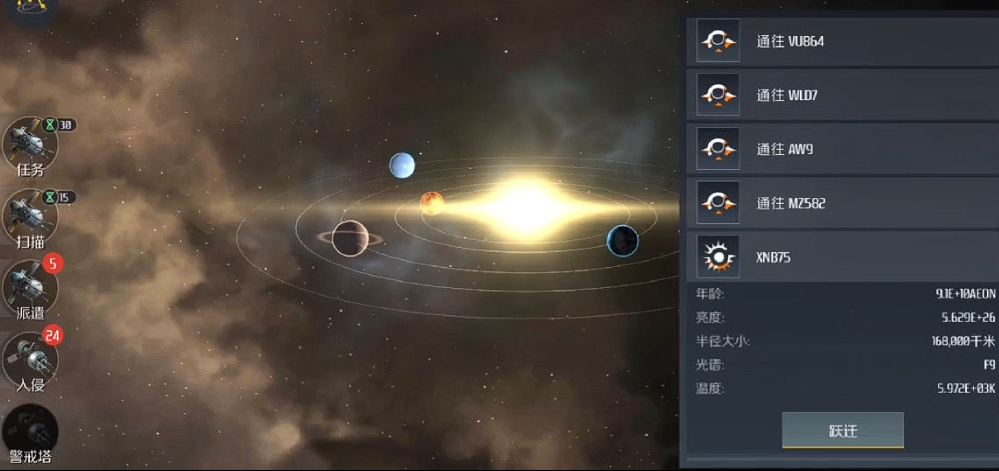
Task: Select the route to AW9
Action: [x=840, y=150]
